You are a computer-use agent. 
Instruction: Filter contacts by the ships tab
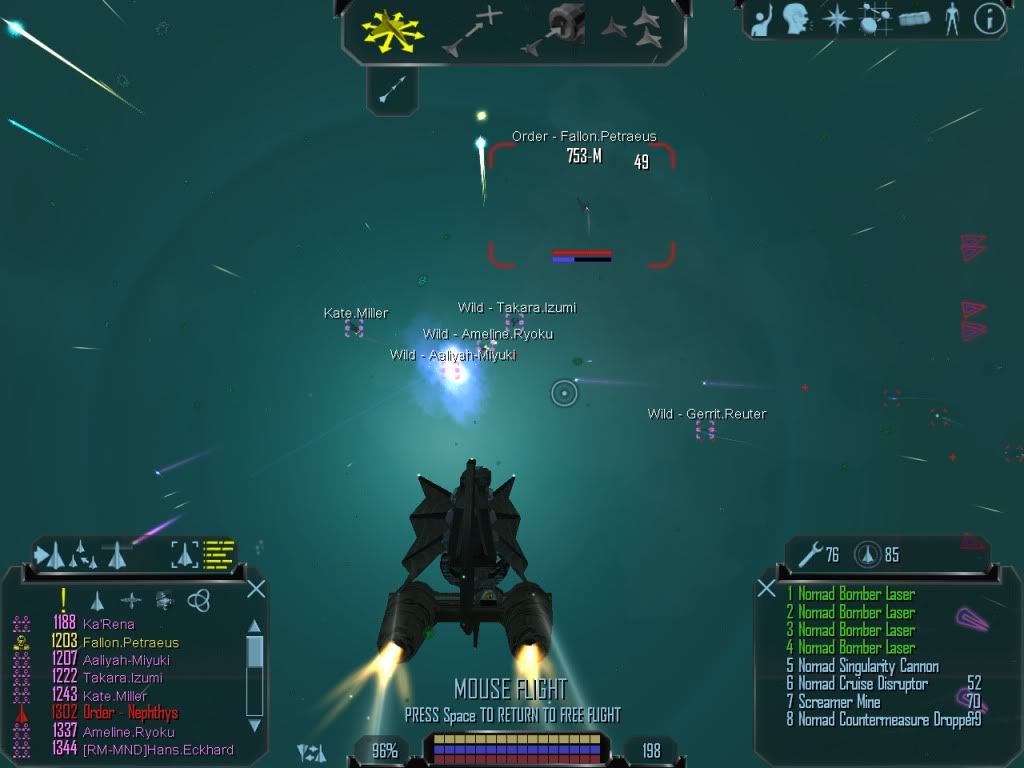click(x=97, y=600)
